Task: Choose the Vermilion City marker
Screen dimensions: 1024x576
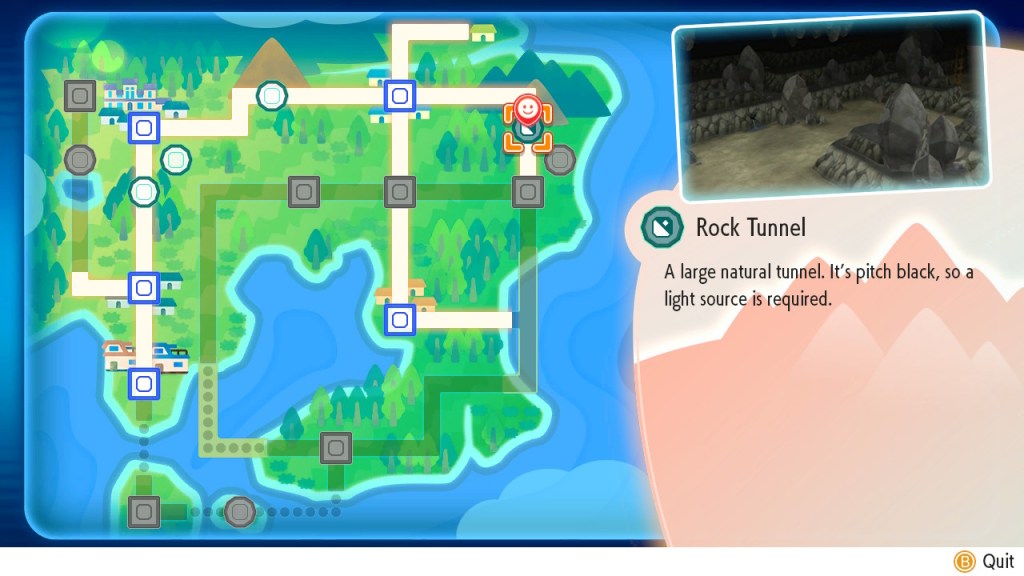Action: (400, 319)
